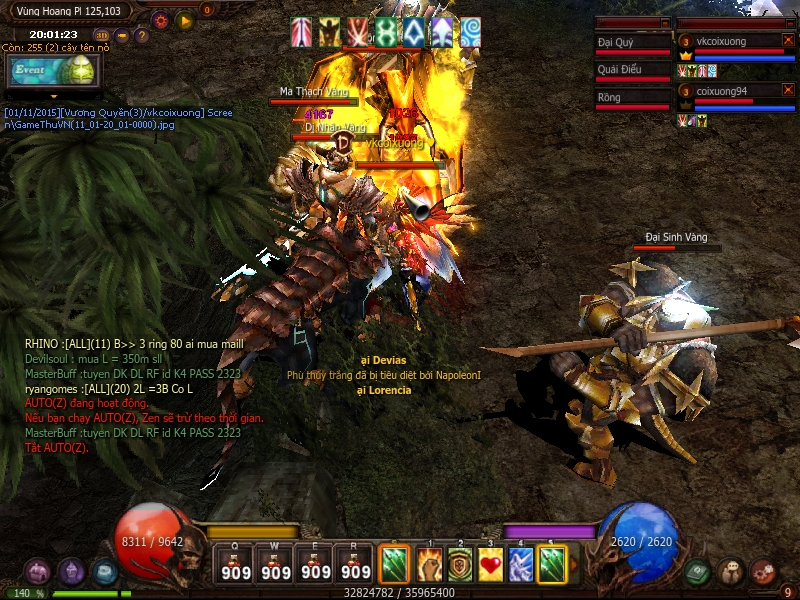
Task: Activate the blue lightning skill in slot 4
Action: (x=520, y=564)
